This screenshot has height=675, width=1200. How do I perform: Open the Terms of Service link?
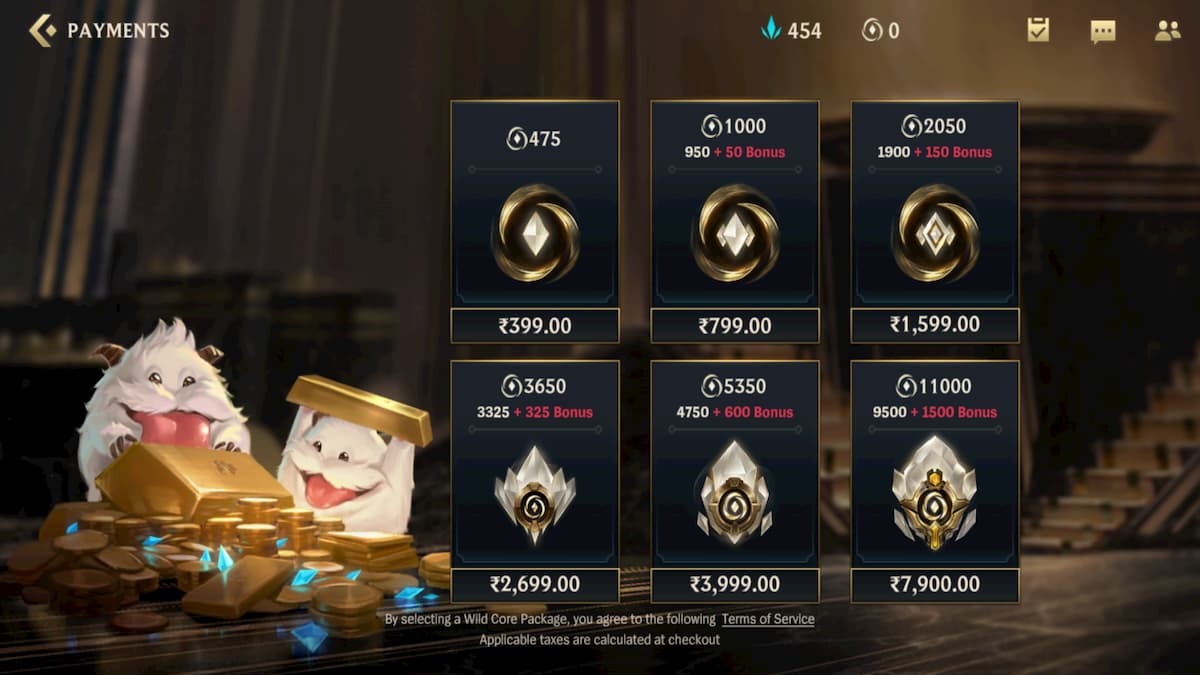[768, 619]
